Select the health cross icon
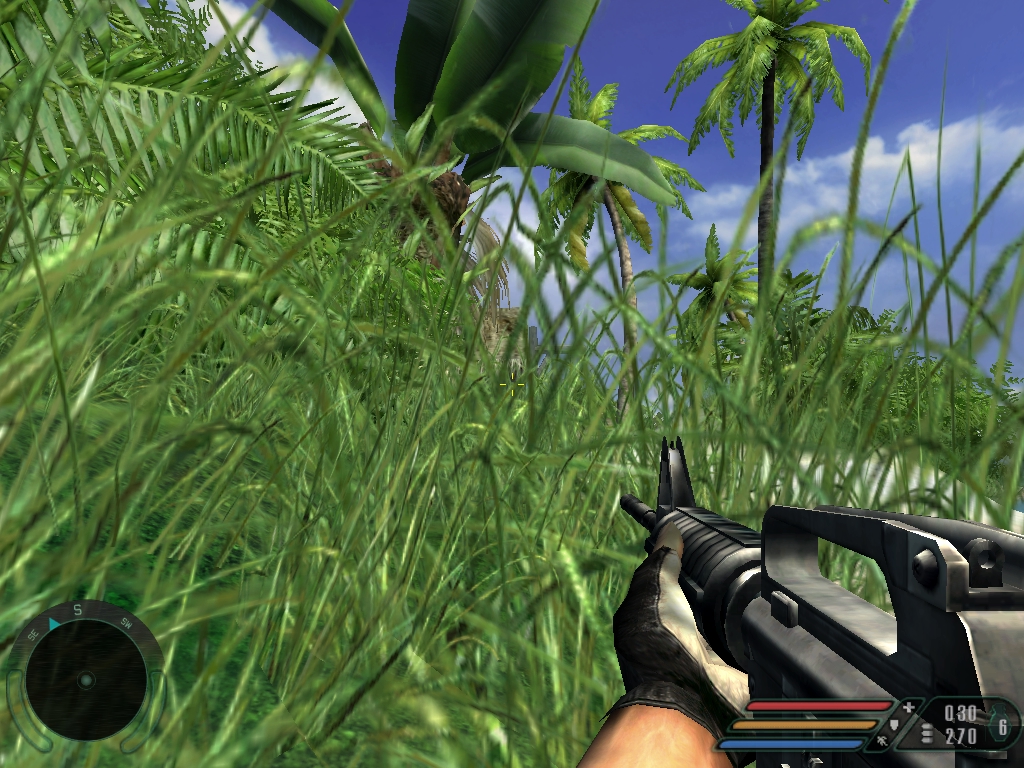This screenshot has width=1024, height=768. 908,708
